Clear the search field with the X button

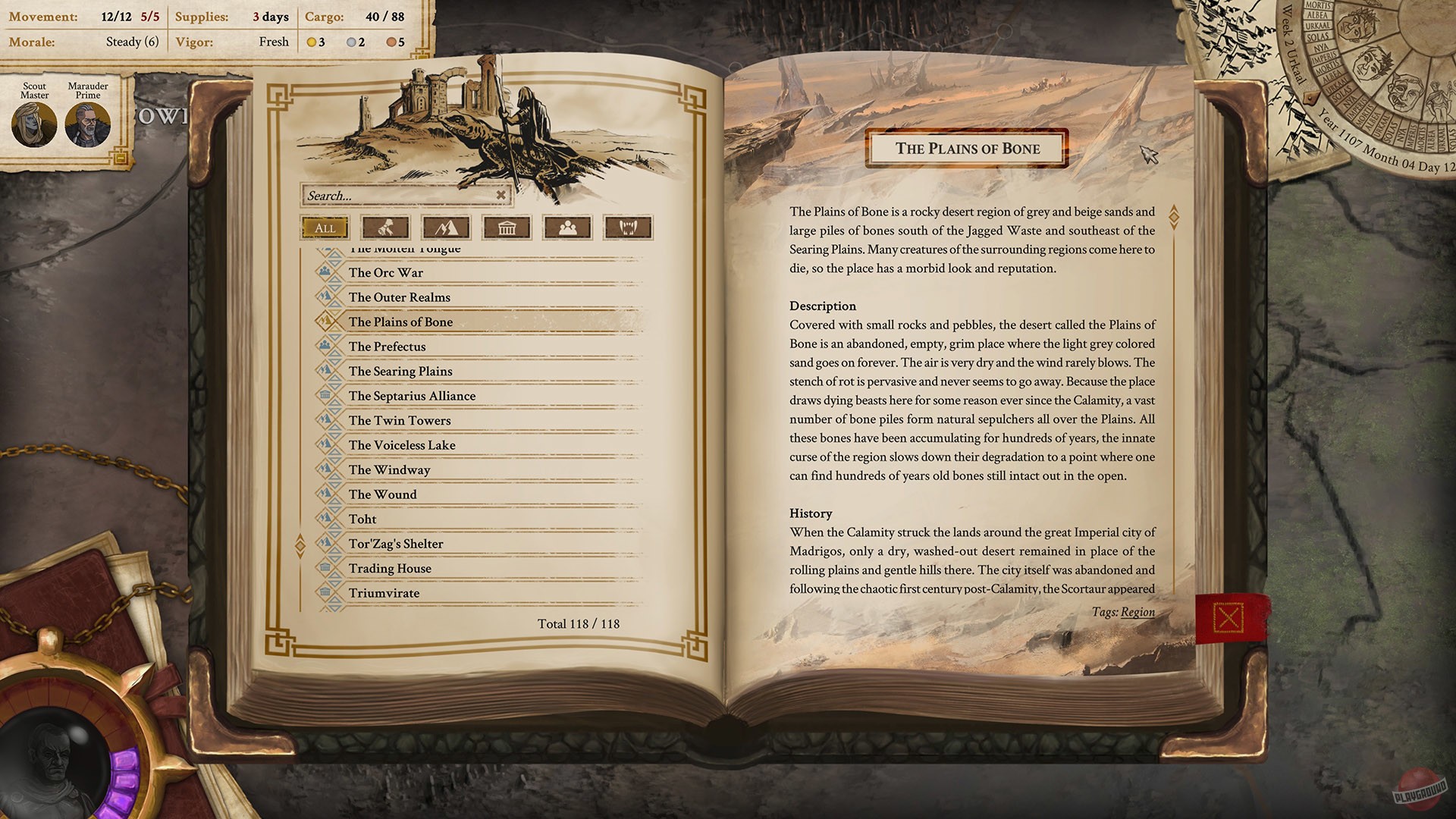(x=500, y=195)
